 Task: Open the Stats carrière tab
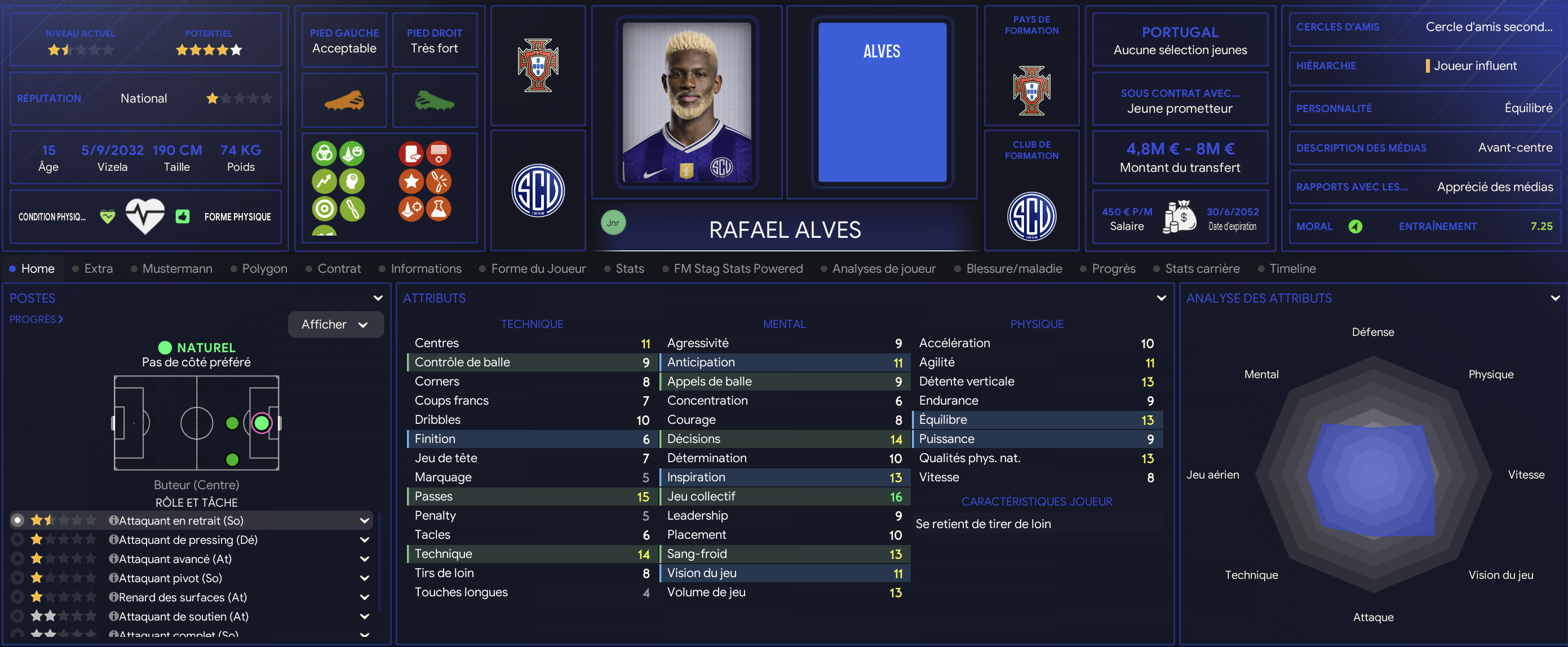[1202, 268]
